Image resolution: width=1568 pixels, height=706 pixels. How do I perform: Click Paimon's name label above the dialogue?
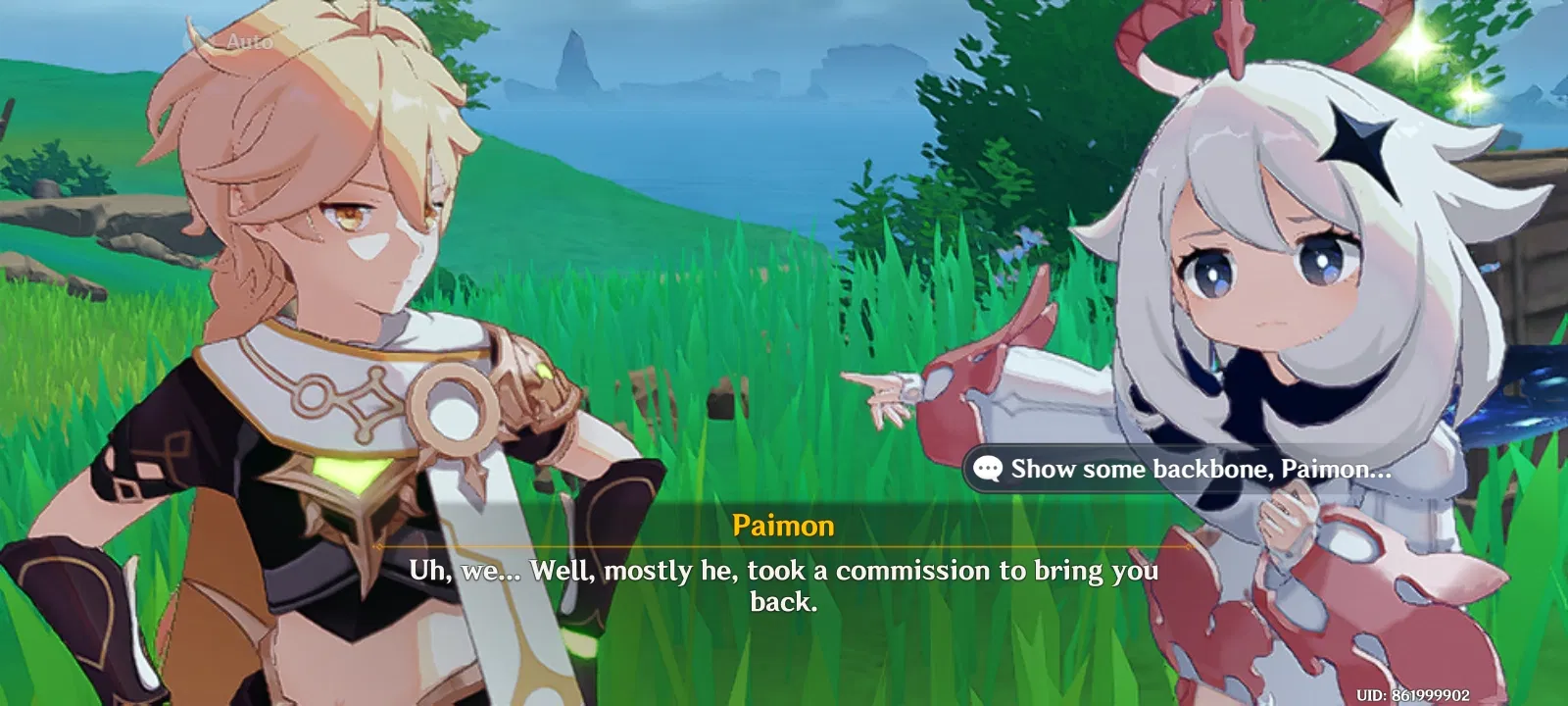784,526
